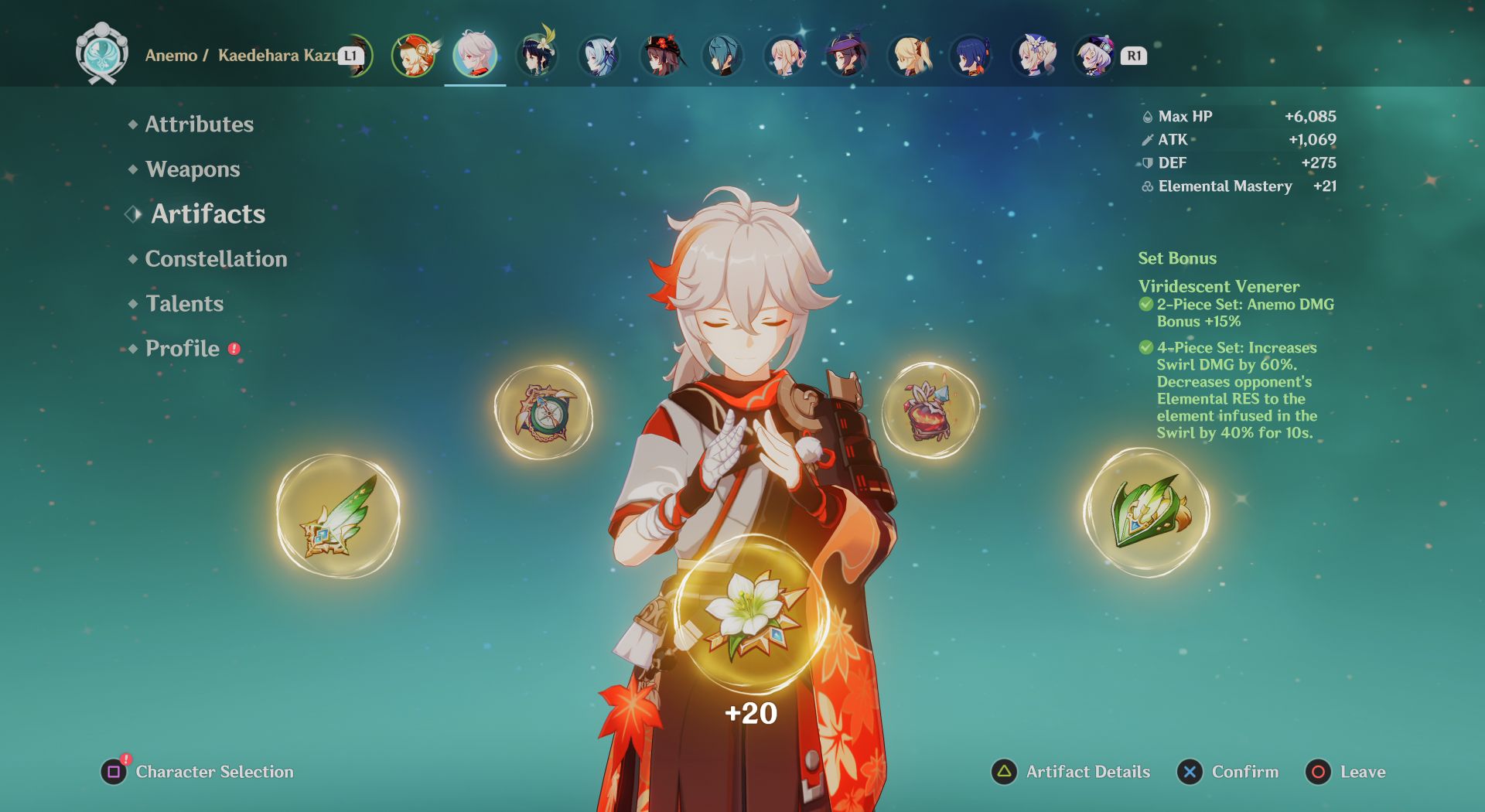Switch to the Attributes section
Screen dimensions: 1485x812
[x=198, y=124]
